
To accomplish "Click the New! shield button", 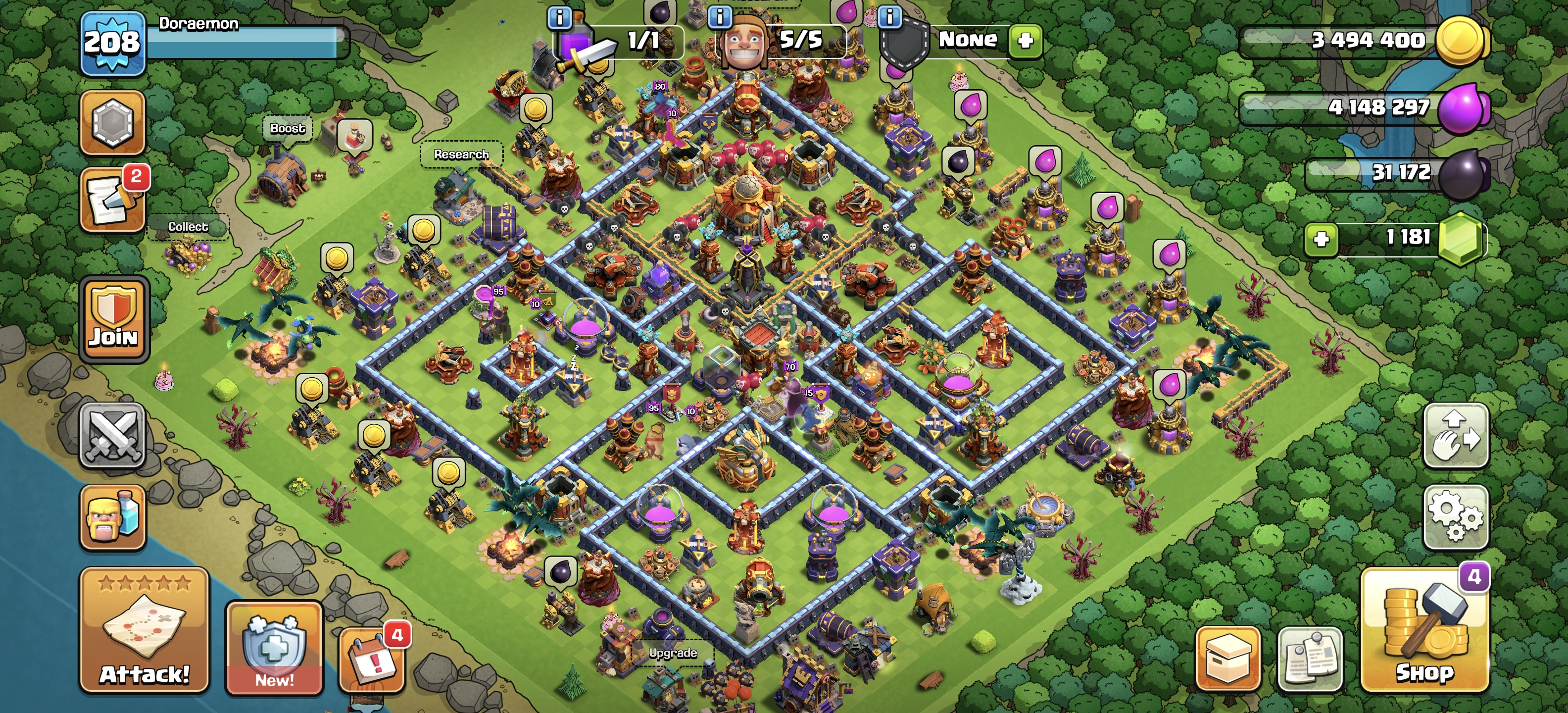I will tap(274, 648).
